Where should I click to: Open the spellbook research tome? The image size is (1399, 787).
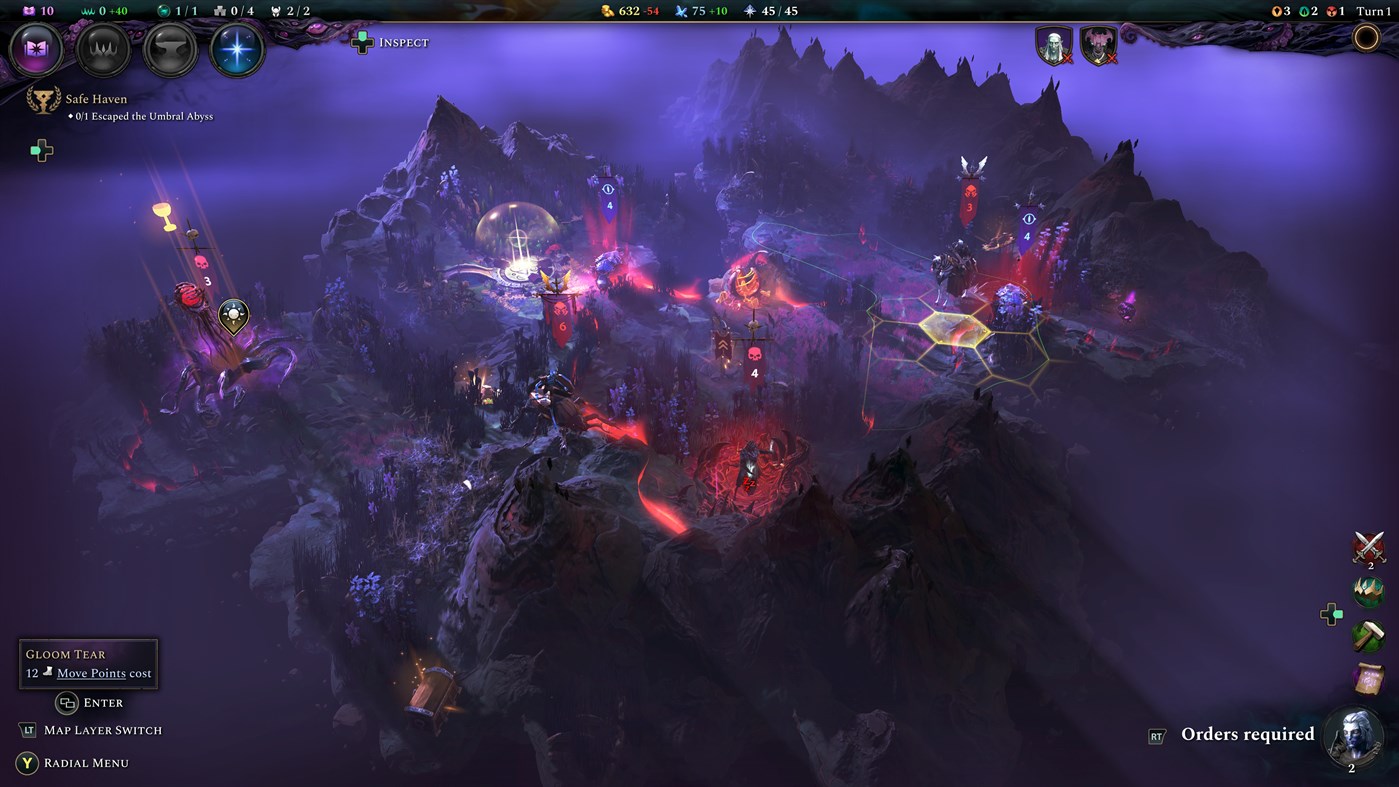coord(37,49)
